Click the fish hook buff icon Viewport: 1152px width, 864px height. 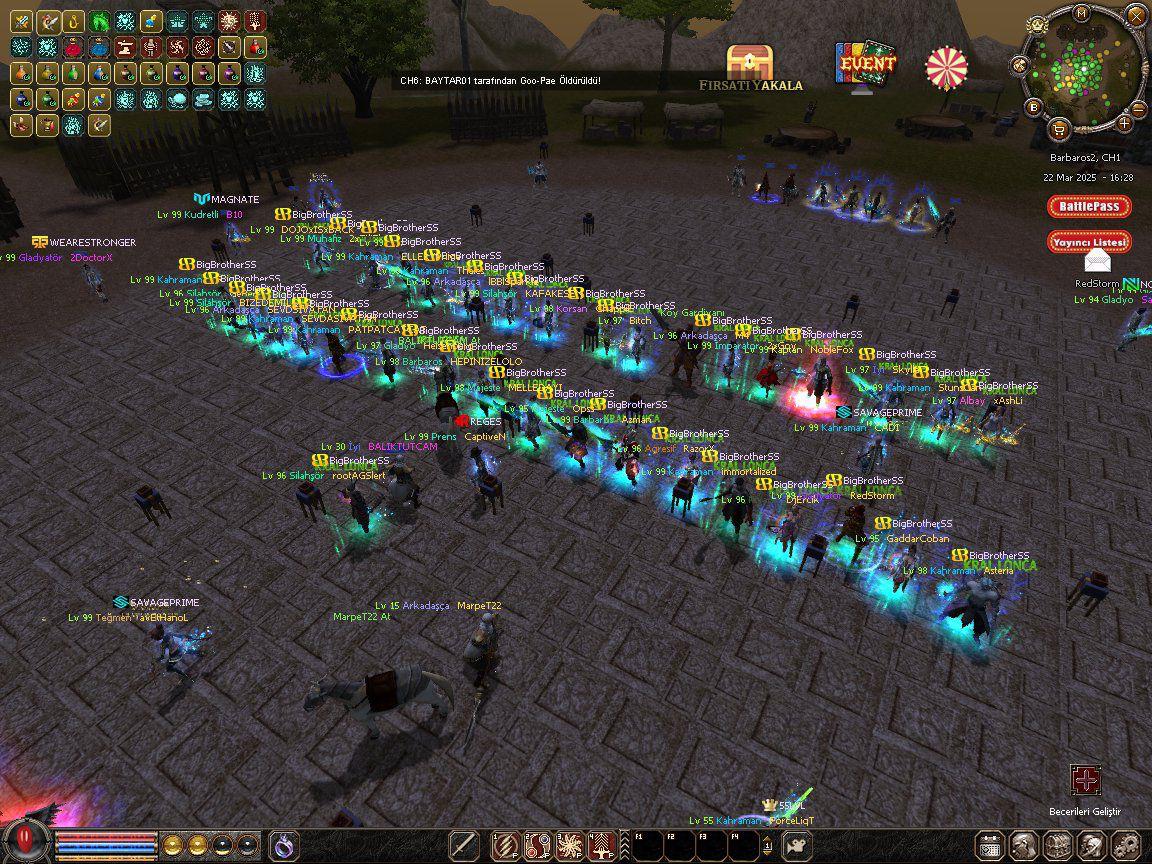(73, 21)
